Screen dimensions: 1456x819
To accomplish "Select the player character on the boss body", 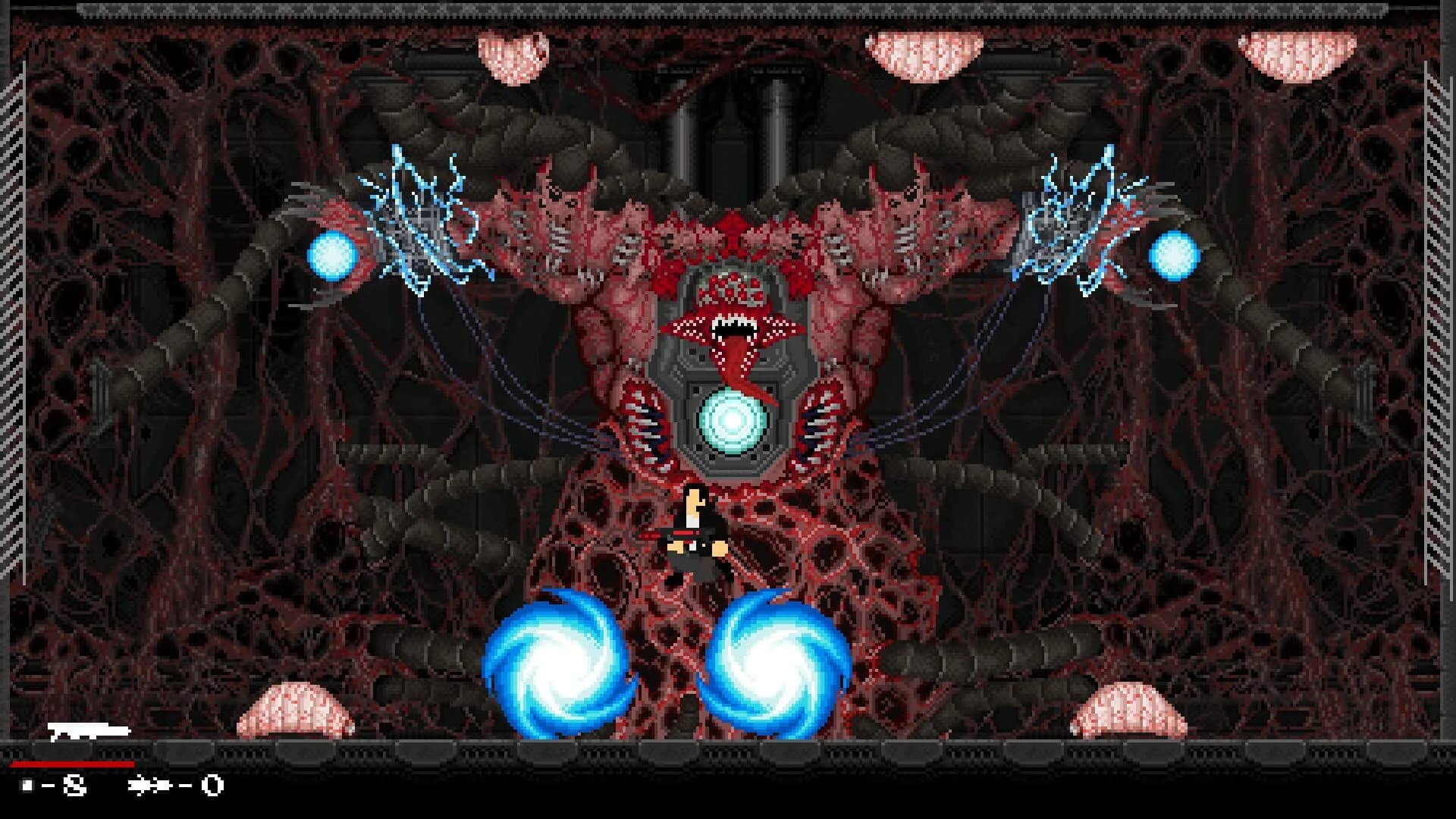I will point(695,531).
